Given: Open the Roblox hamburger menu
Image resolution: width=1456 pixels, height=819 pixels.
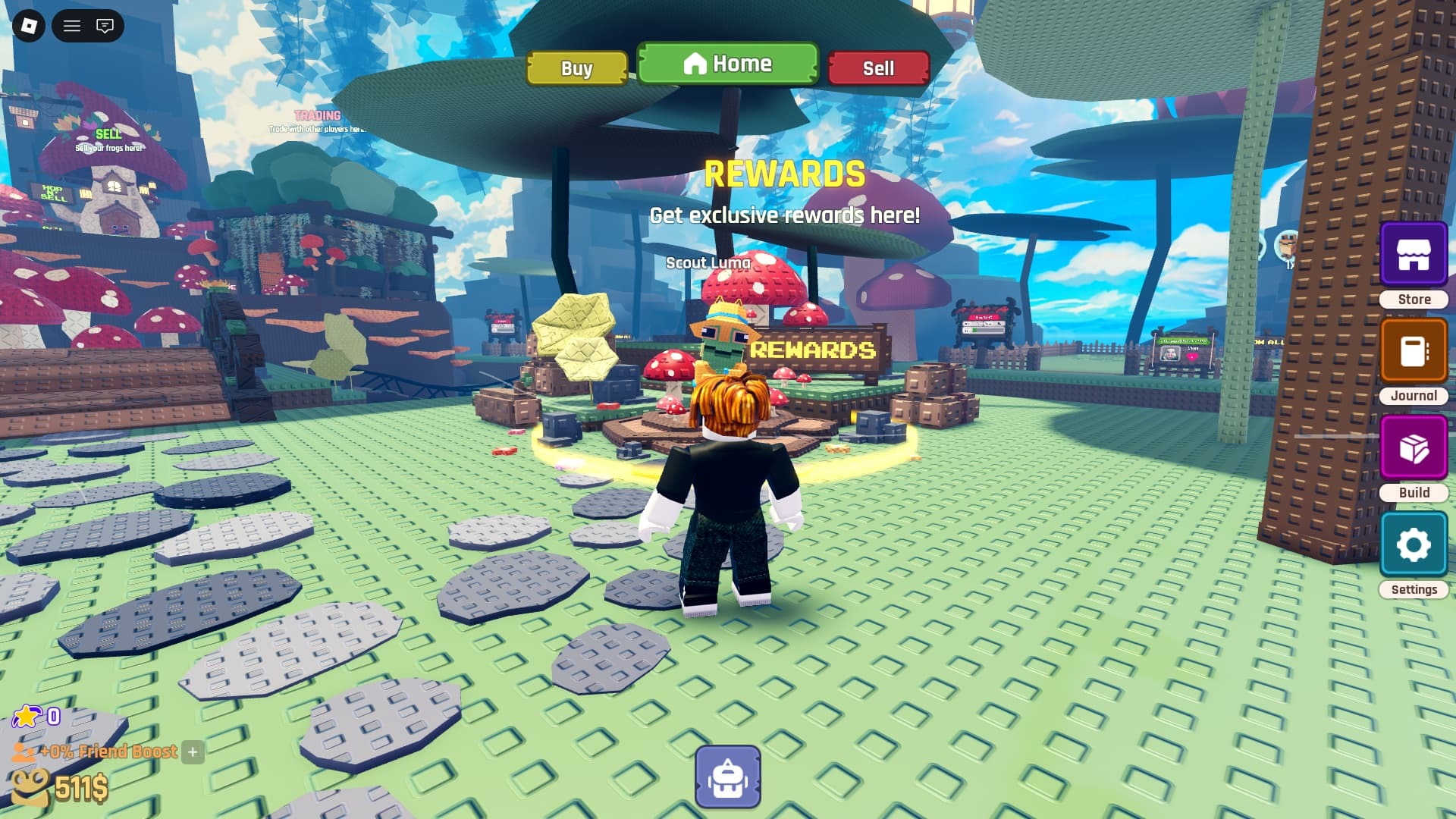Looking at the screenshot, I should tap(71, 26).
